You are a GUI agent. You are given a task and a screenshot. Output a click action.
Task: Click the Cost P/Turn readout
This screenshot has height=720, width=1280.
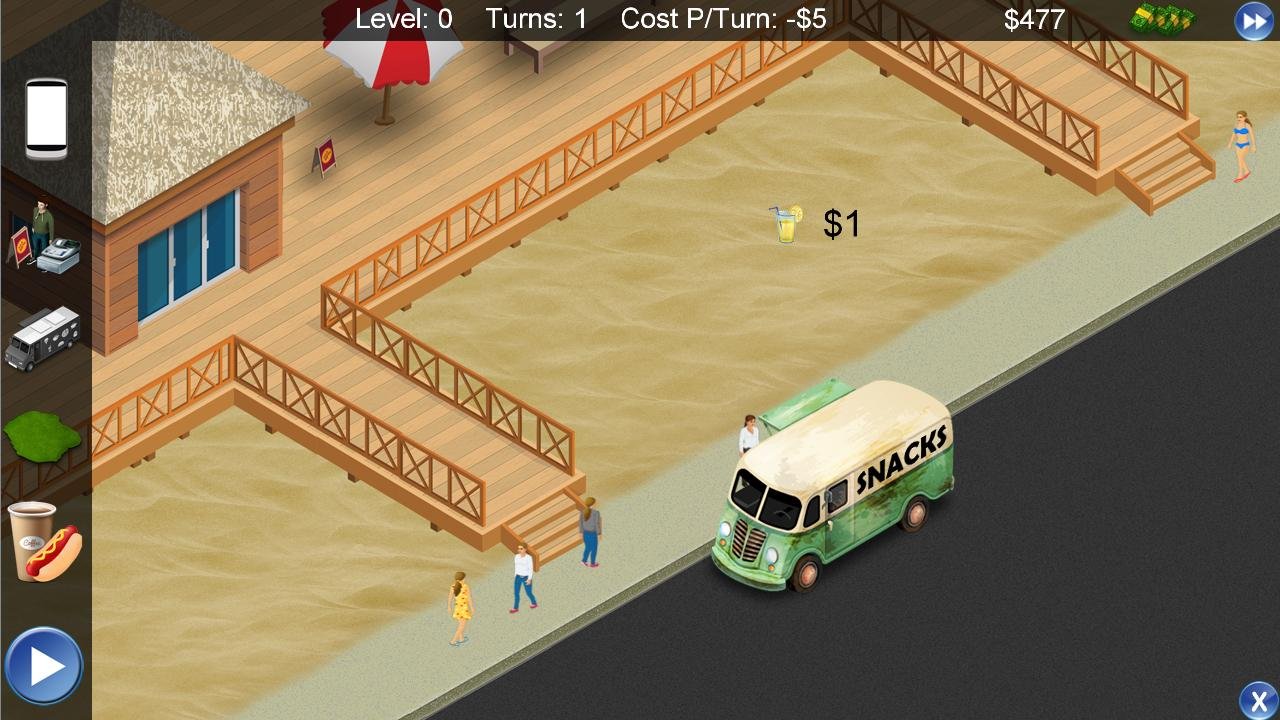722,18
